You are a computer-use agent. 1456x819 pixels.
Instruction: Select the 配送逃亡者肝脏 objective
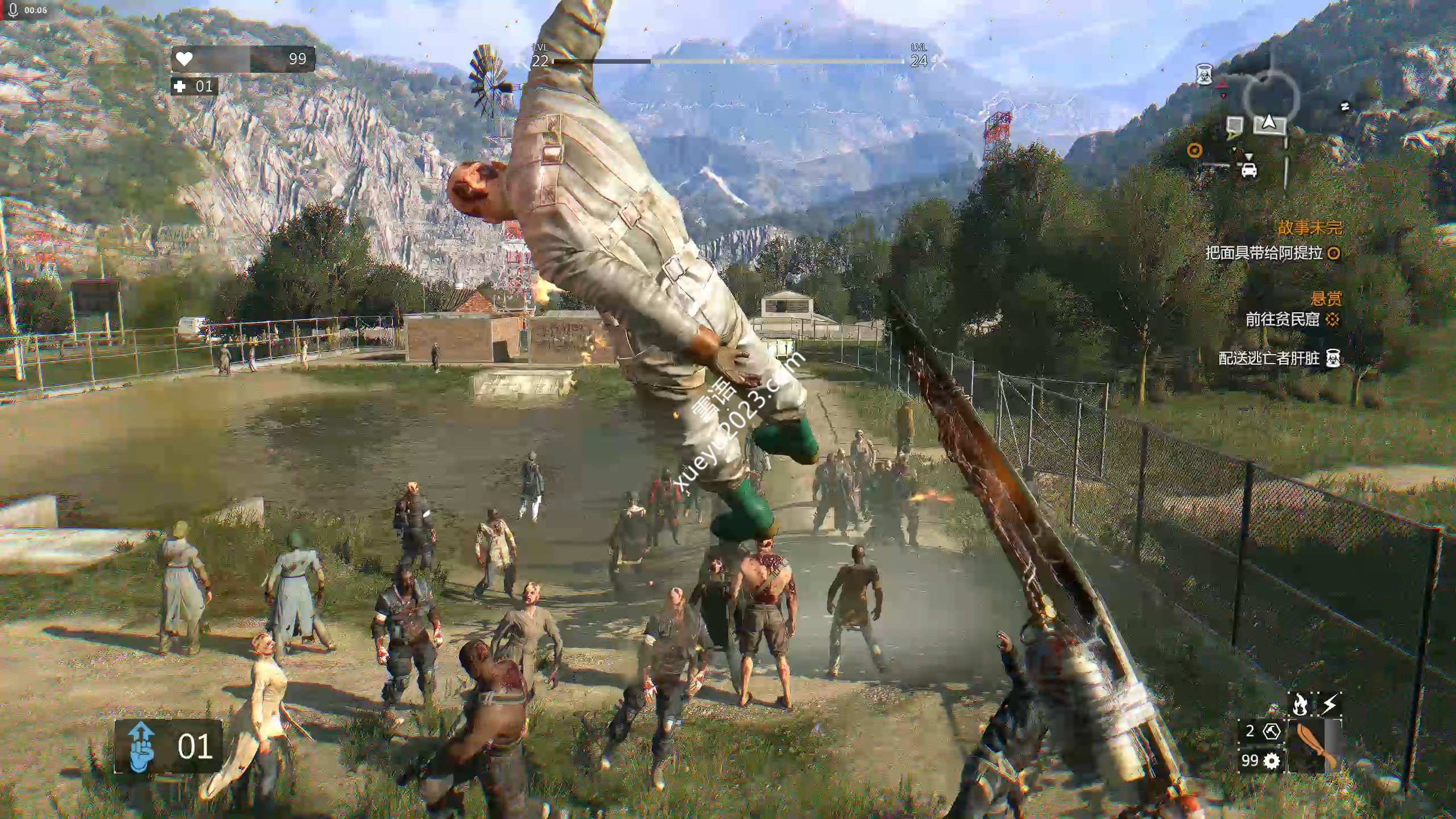point(1269,358)
